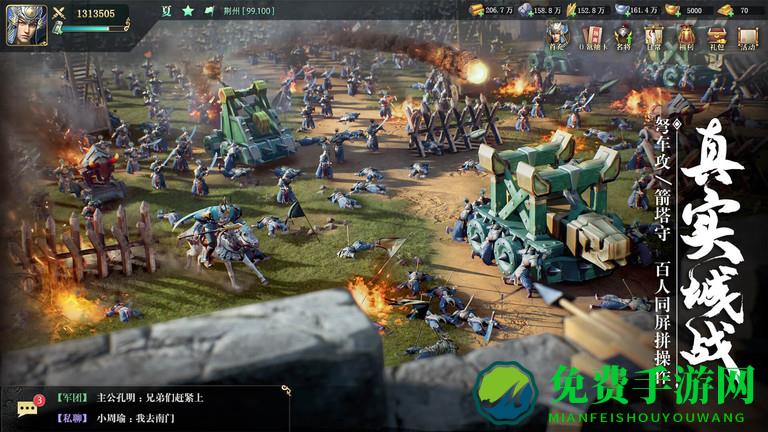Open chat via the speech bubble icon
768x432 pixels.
pyautogui.click(x=28, y=407)
